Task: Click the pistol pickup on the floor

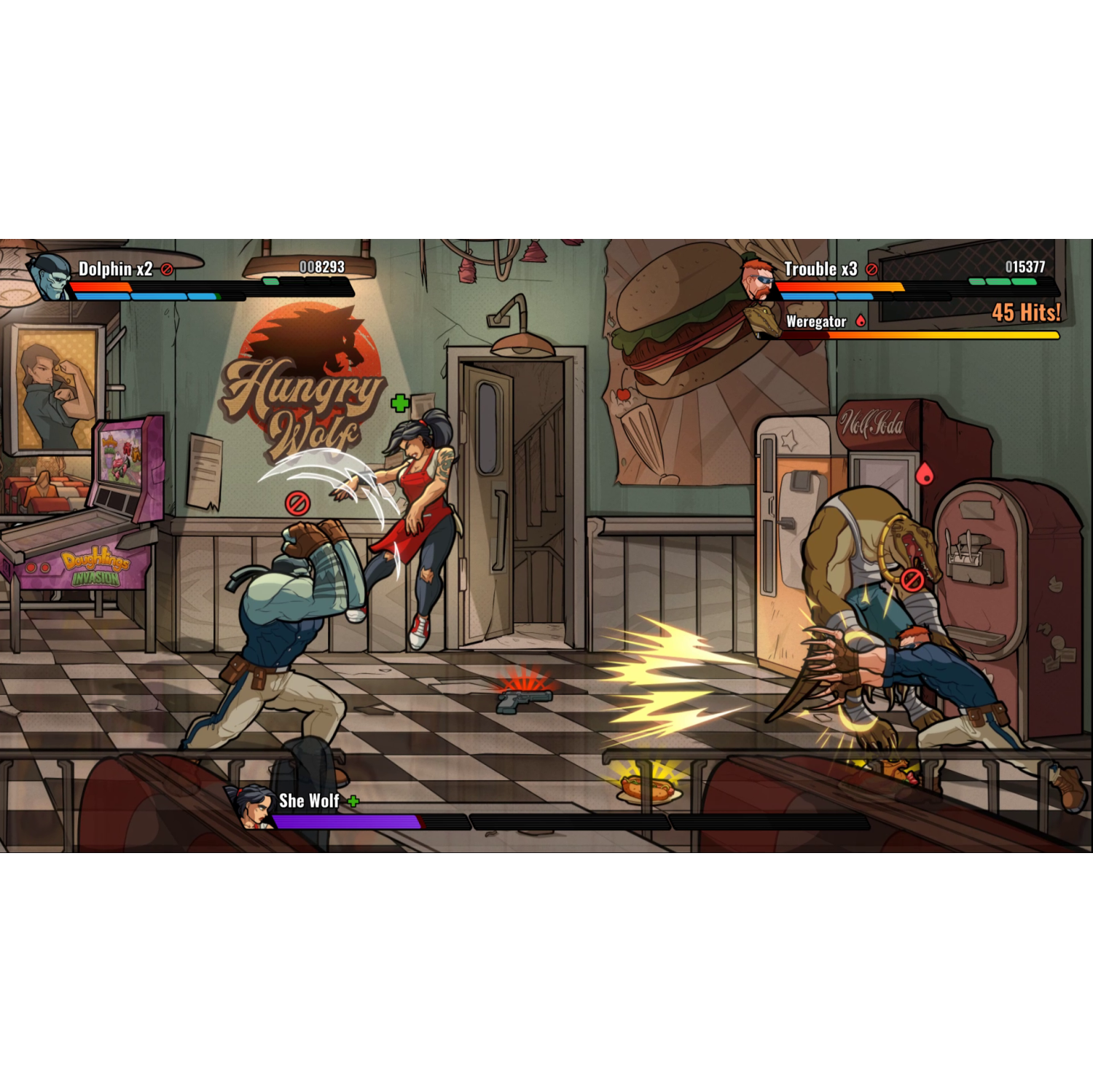Action: tap(526, 702)
